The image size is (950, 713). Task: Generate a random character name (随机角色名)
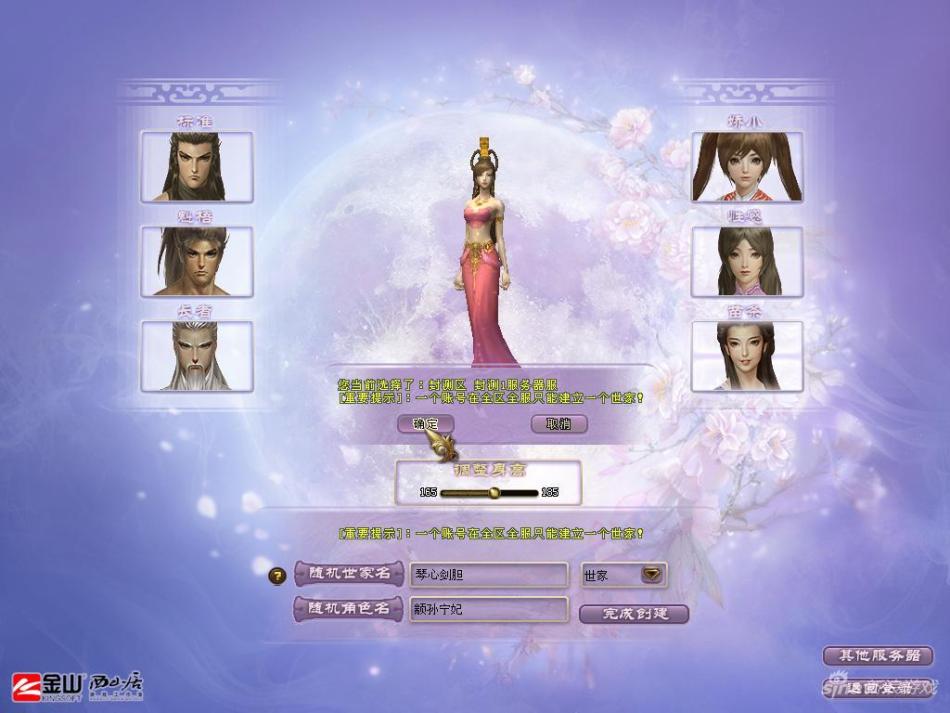point(348,609)
